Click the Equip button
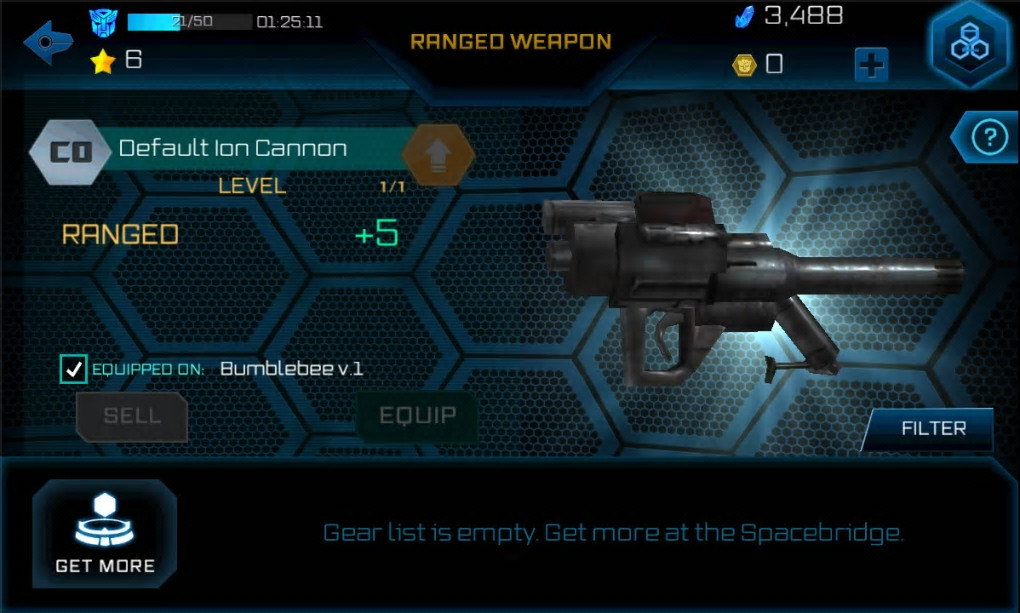 pos(417,416)
